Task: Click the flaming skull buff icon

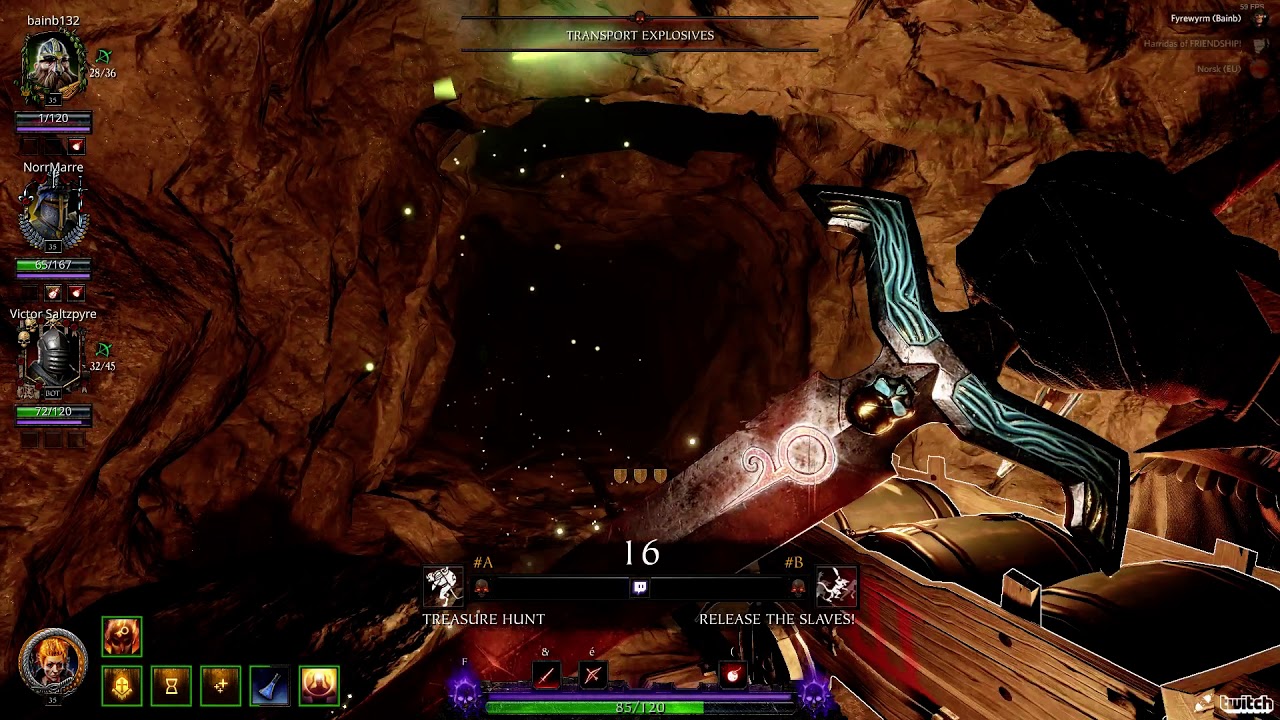Action: pyautogui.click(x=122, y=637)
